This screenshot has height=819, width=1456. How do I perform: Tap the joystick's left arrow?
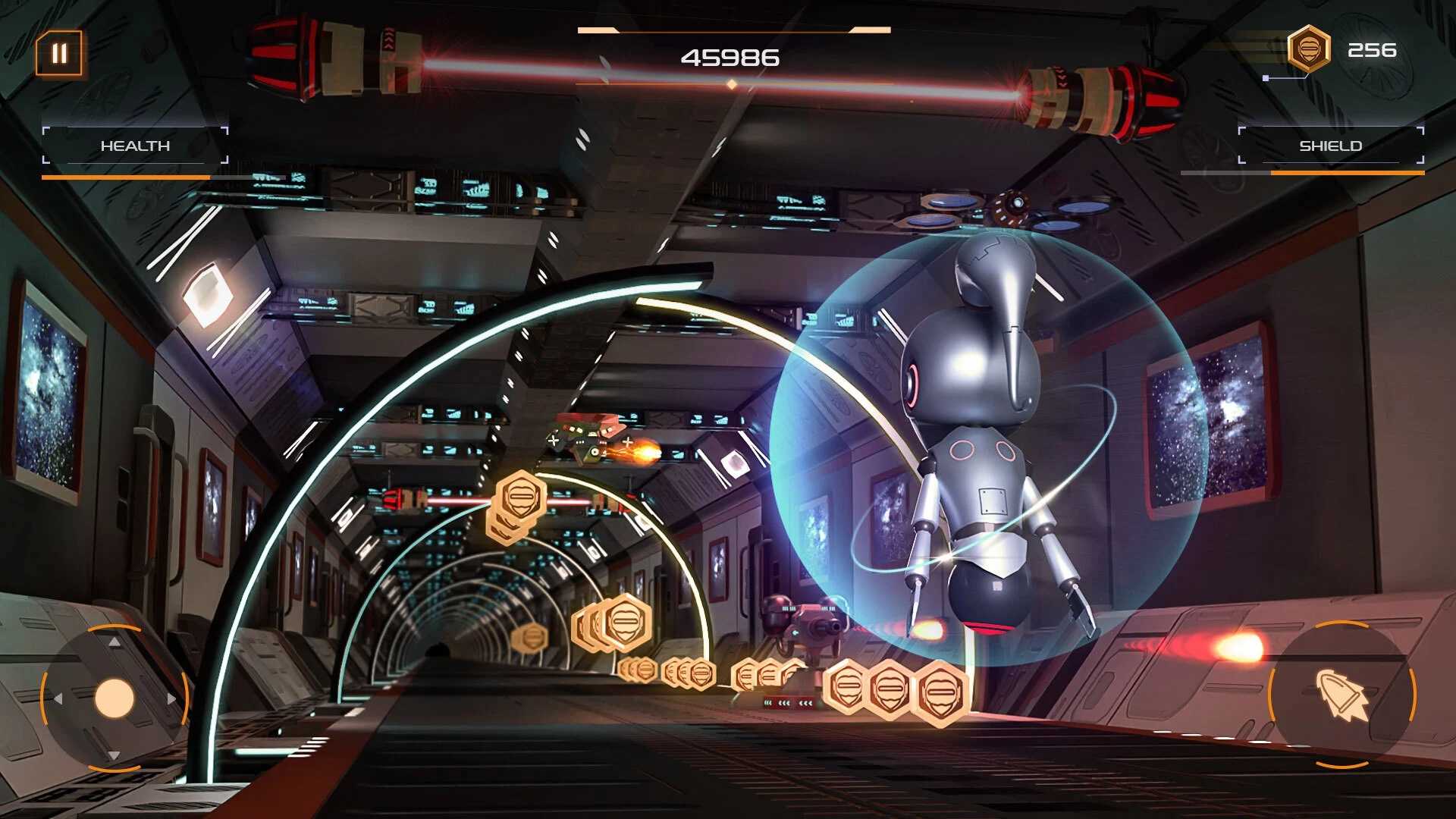point(58,698)
